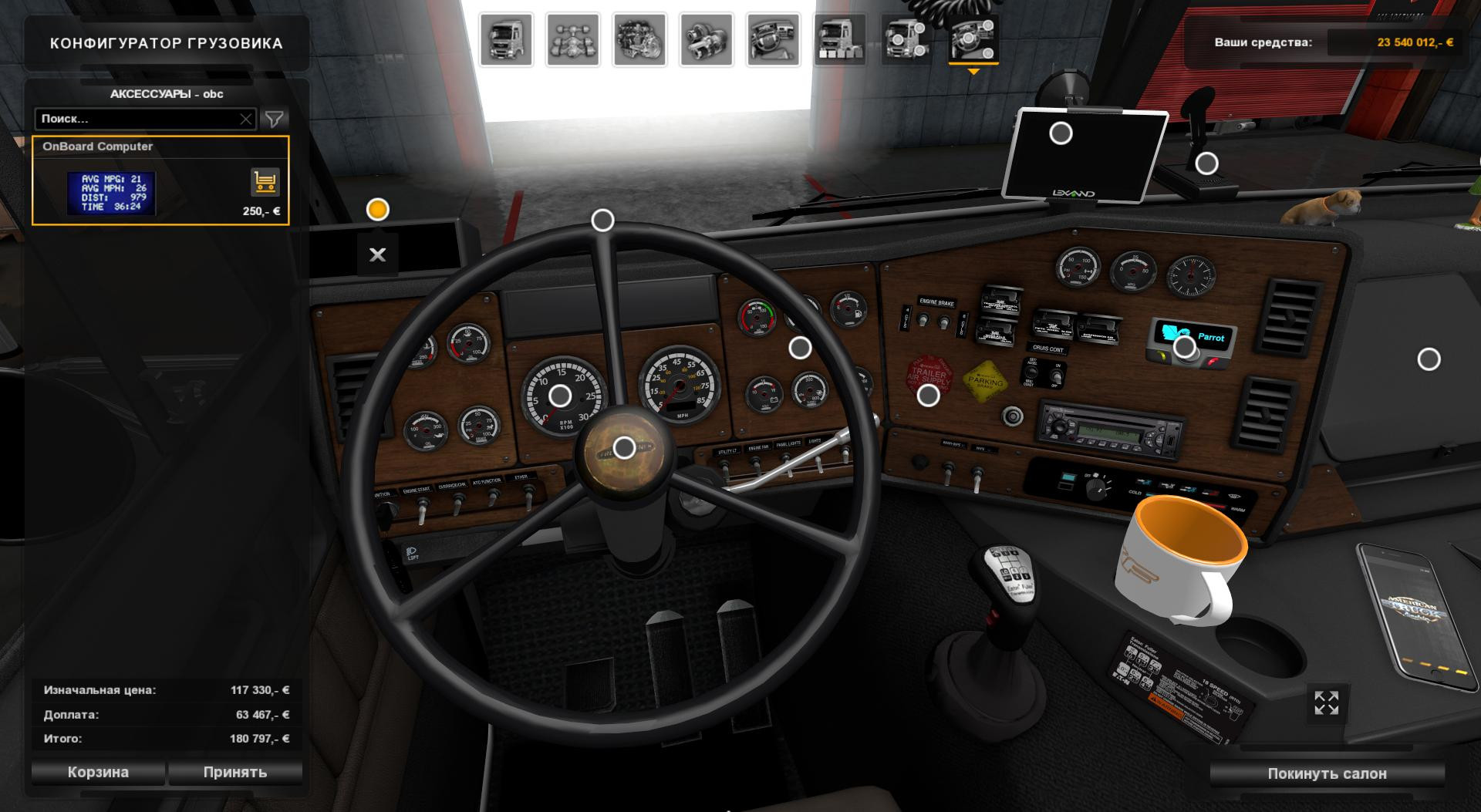Toggle fullscreen view with the arrows icon
Image resolution: width=1481 pixels, height=812 pixels.
coord(1326,703)
